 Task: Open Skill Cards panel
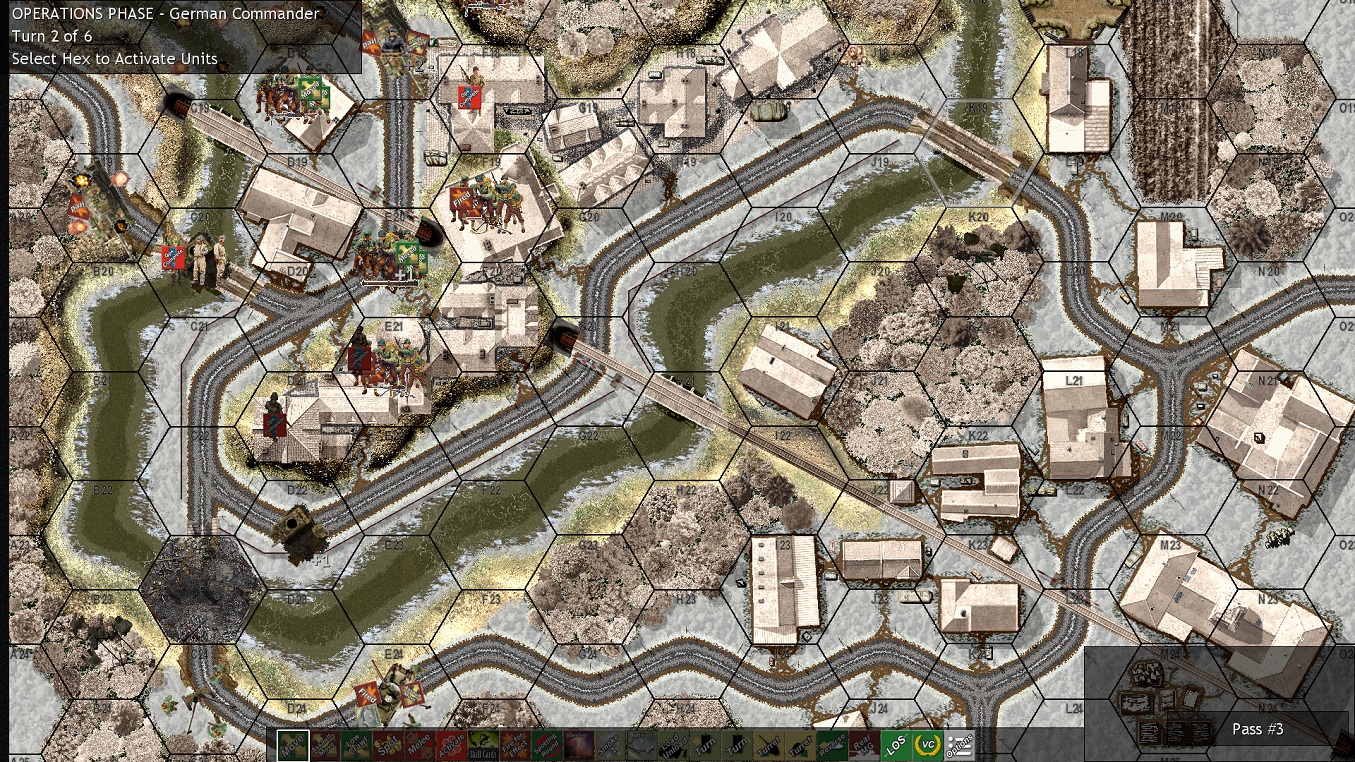click(482, 745)
